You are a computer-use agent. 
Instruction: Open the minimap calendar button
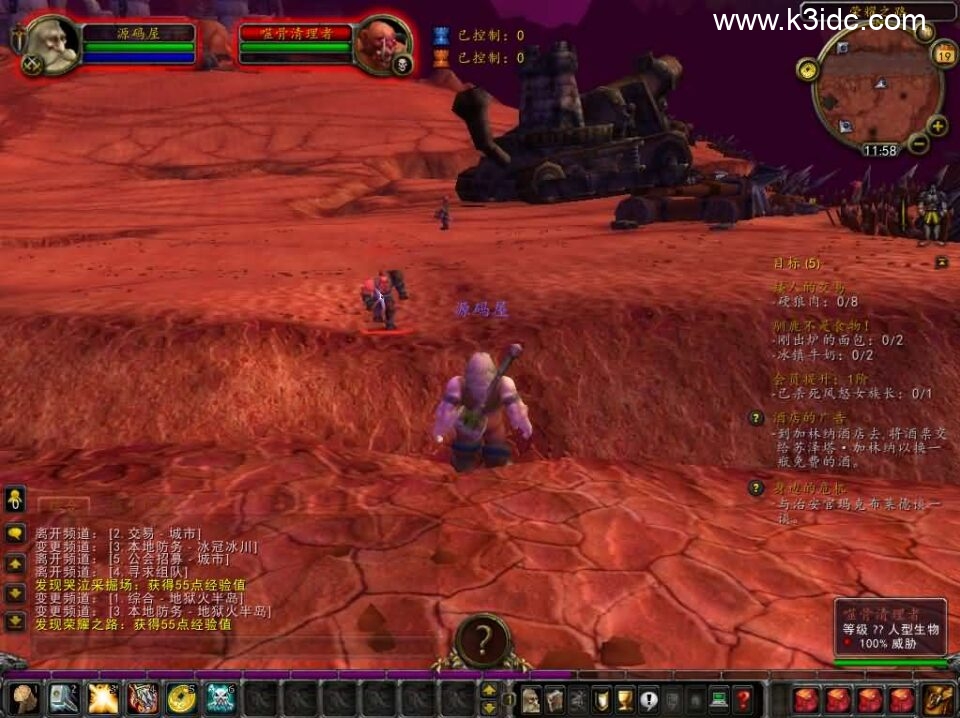point(944,56)
